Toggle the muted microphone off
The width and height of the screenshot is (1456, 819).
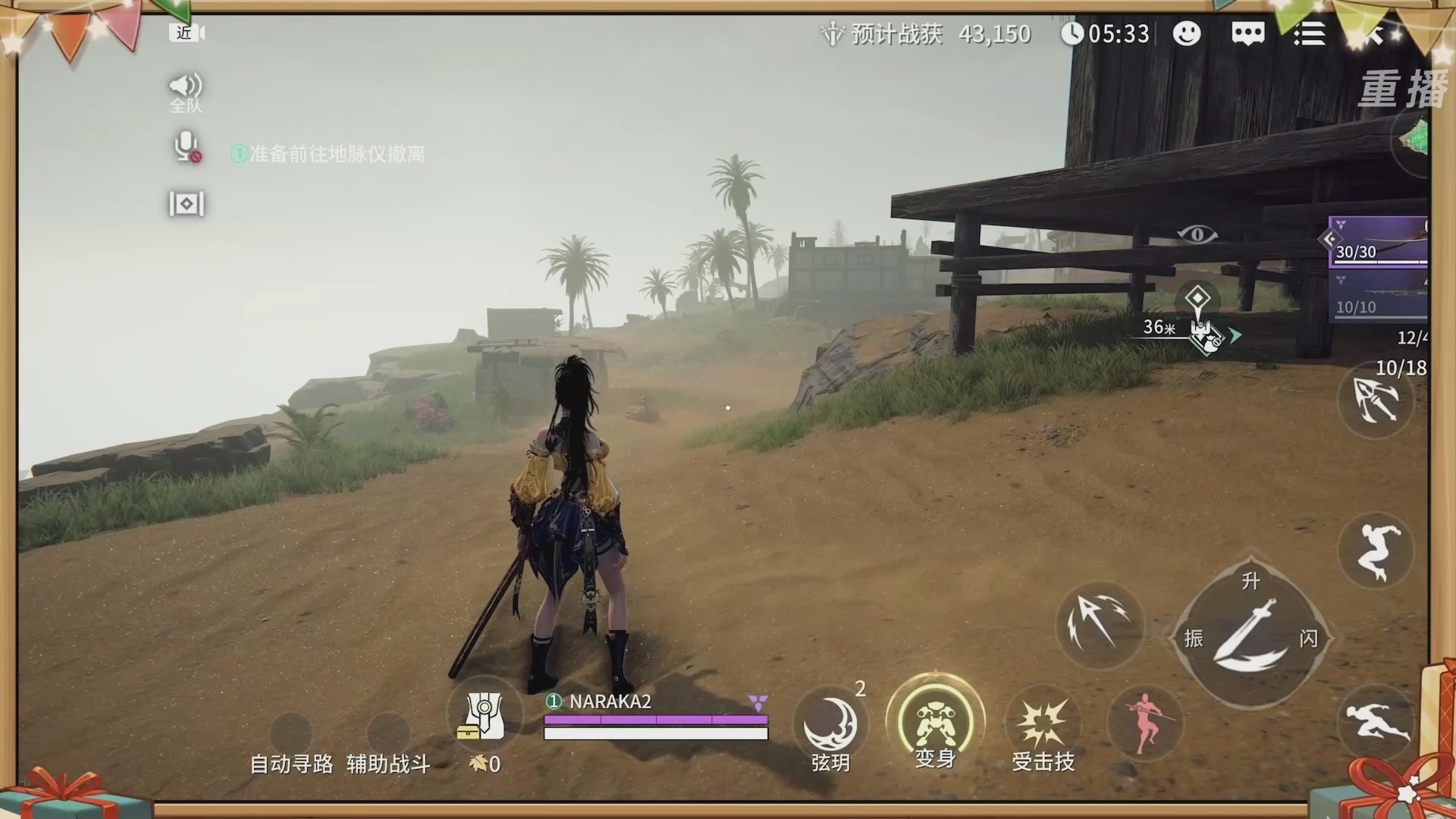(x=184, y=148)
